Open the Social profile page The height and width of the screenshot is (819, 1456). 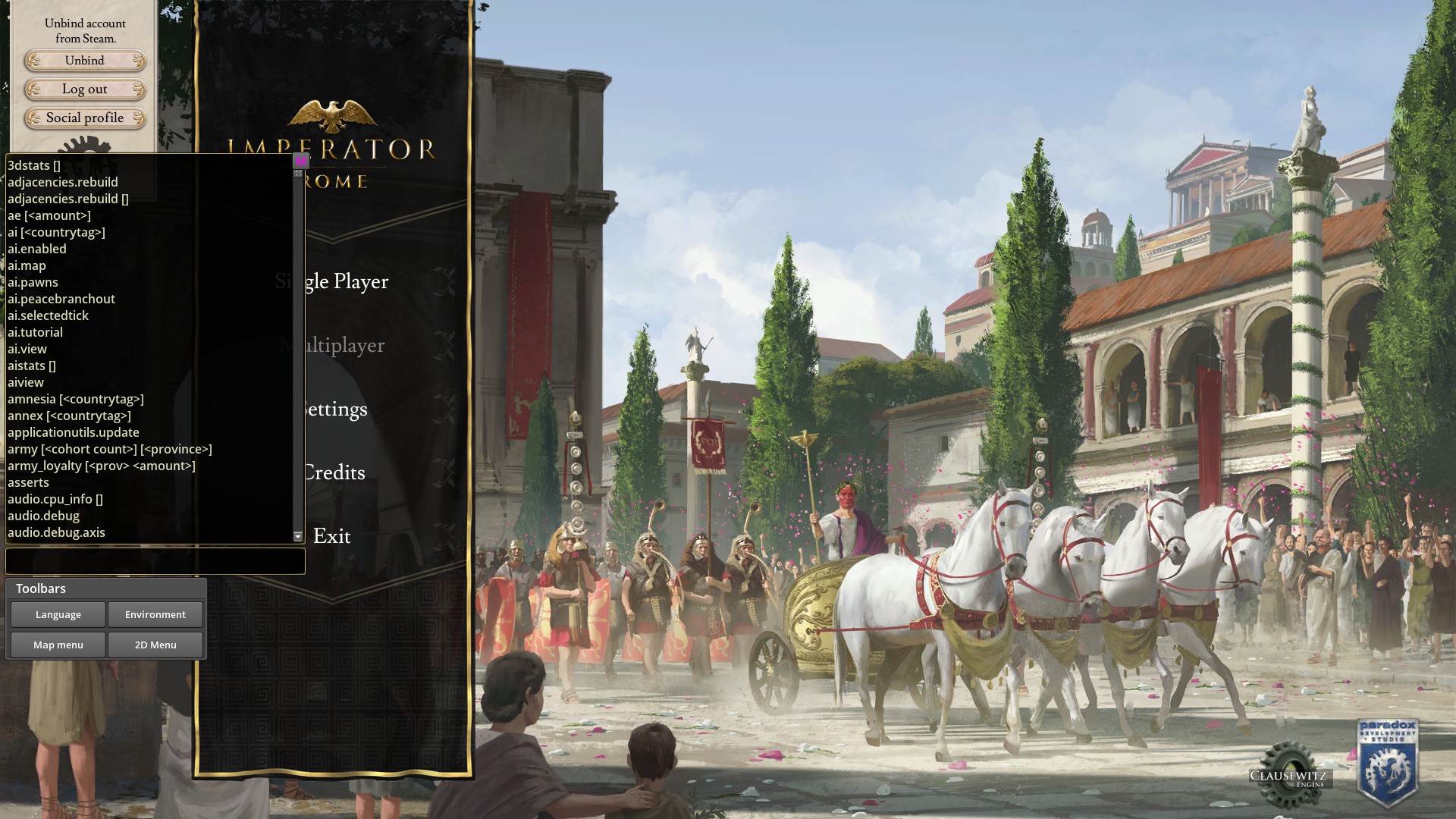coord(84,118)
